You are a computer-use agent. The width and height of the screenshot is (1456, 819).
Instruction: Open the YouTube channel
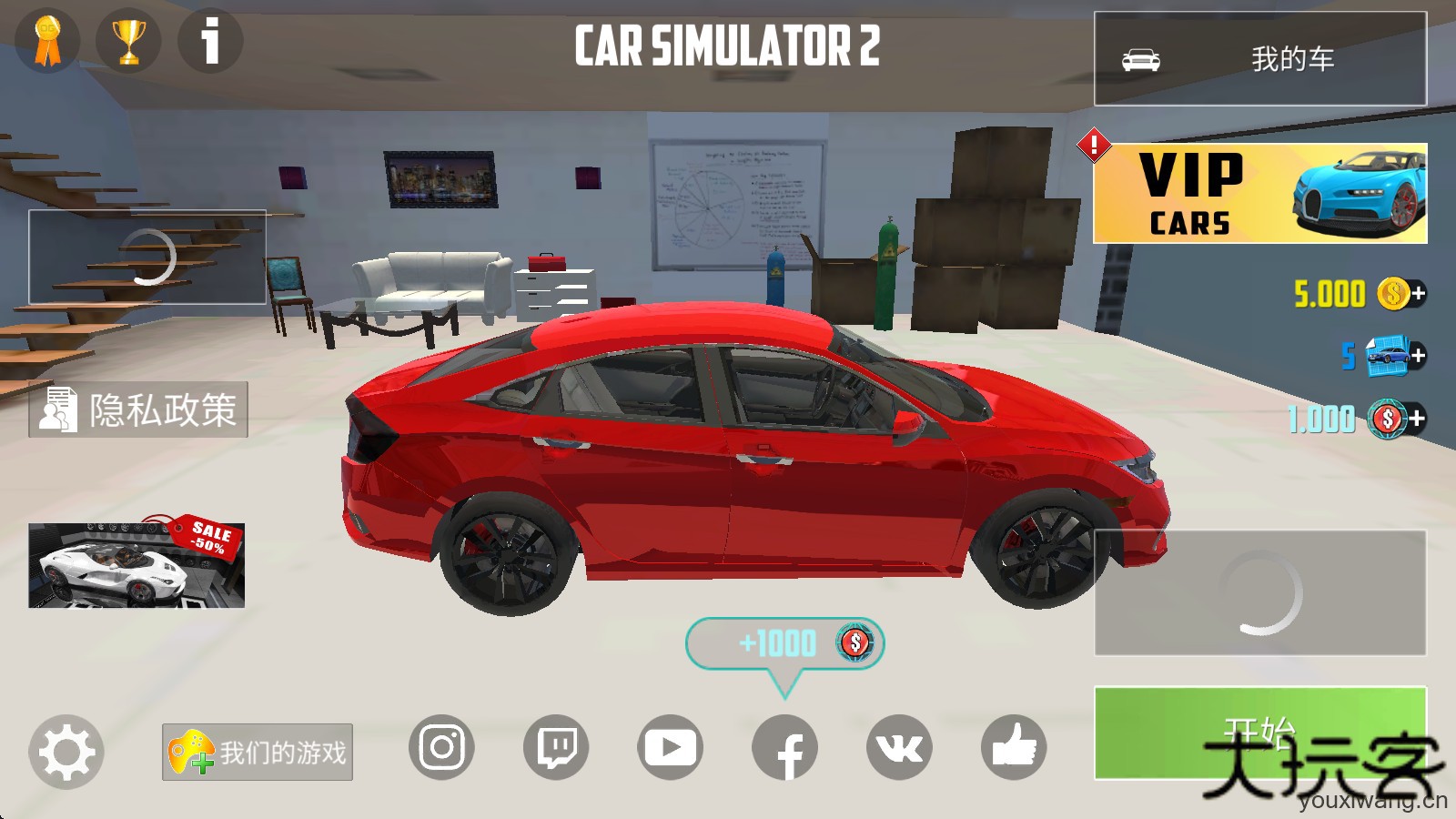pyautogui.click(x=670, y=748)
